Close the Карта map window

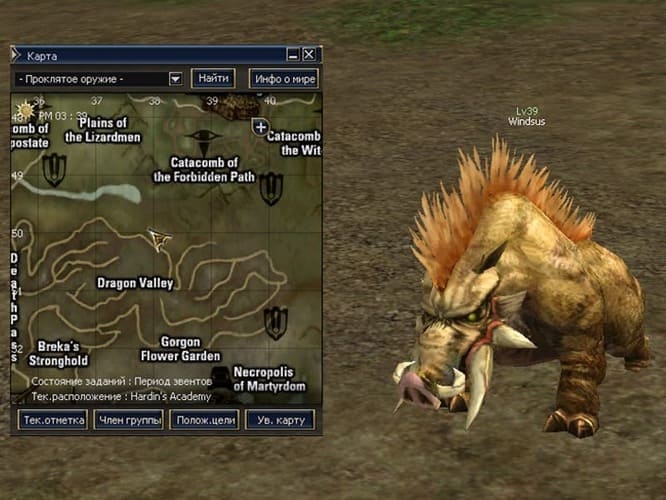(x=309, y=55)
